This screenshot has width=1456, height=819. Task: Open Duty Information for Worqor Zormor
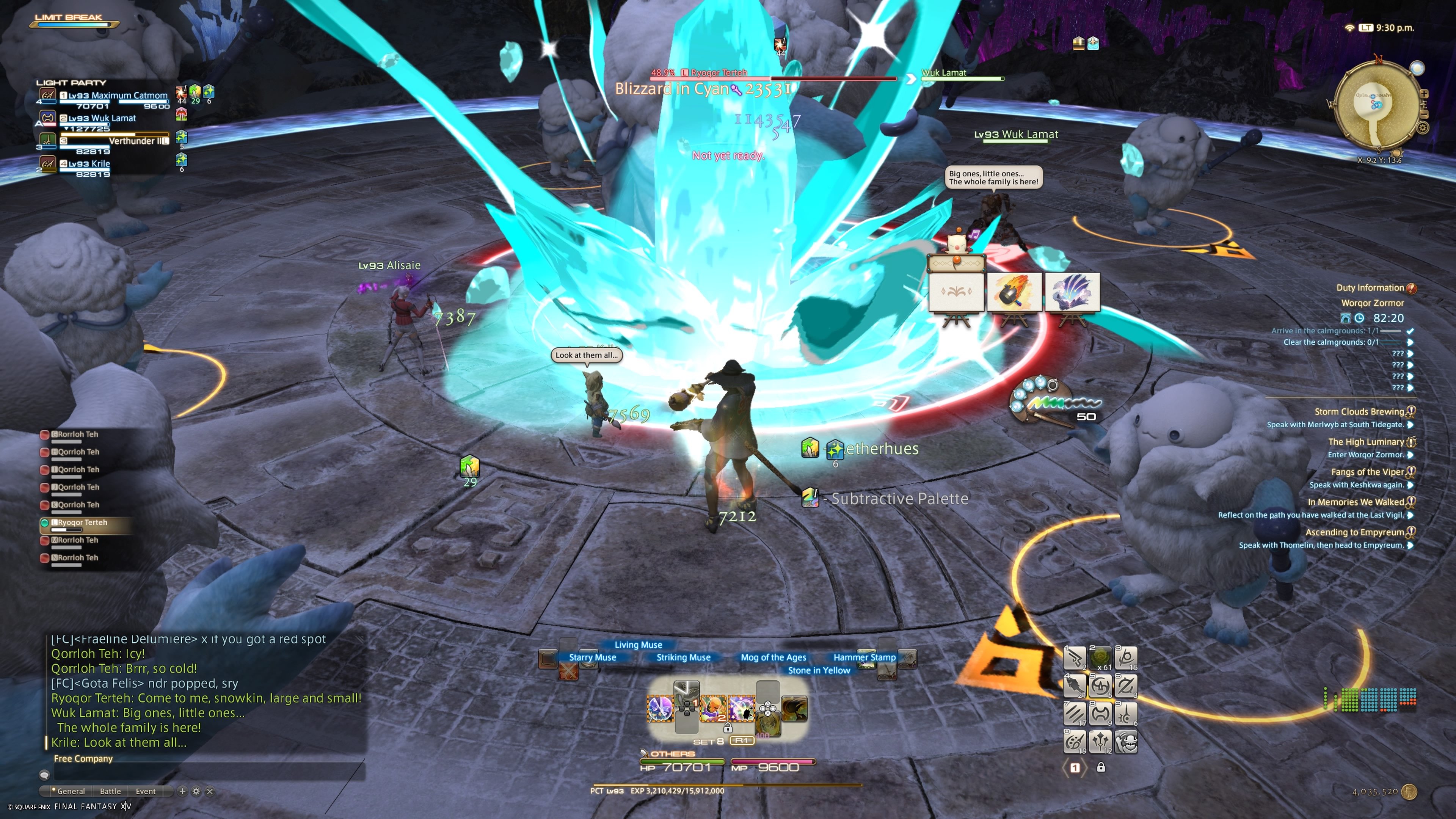pos(1370,288)
